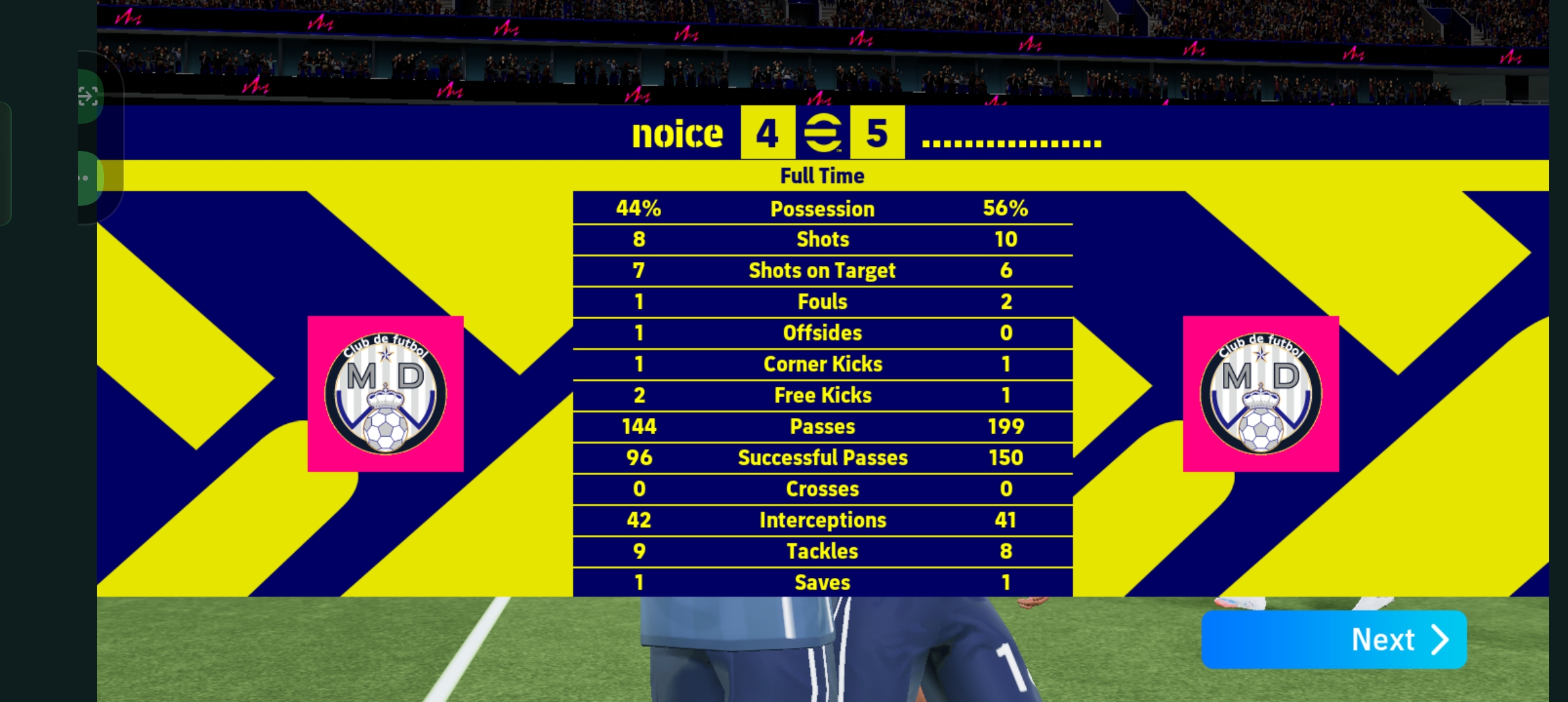Continue with the Next button
Image resolution: width=1568 pixels, height=702 pixels.
click(x=1333, y=640)
